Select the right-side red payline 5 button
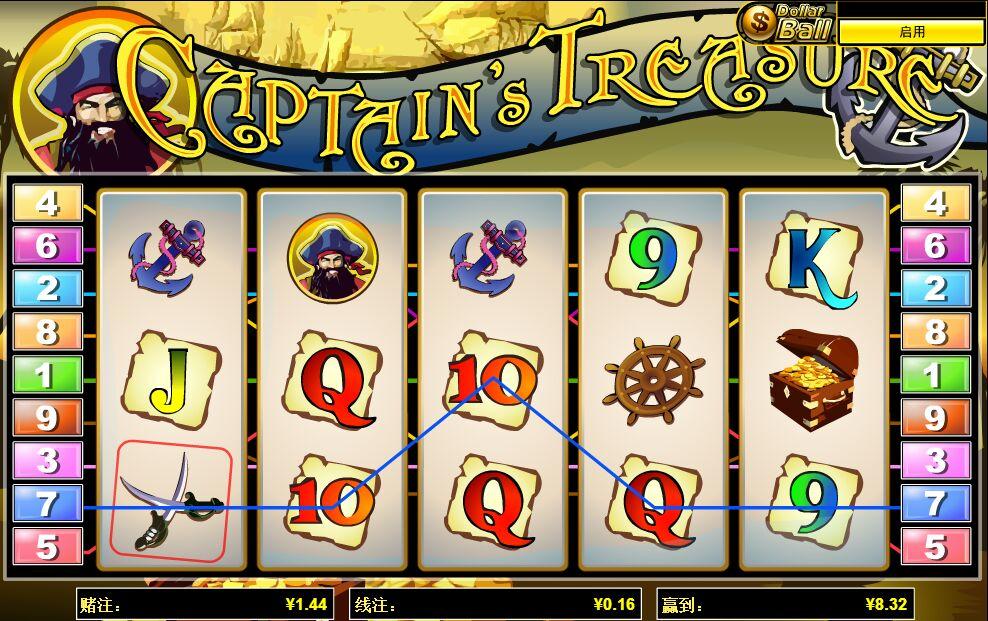The image size is (988, 621). coord(935,547)
